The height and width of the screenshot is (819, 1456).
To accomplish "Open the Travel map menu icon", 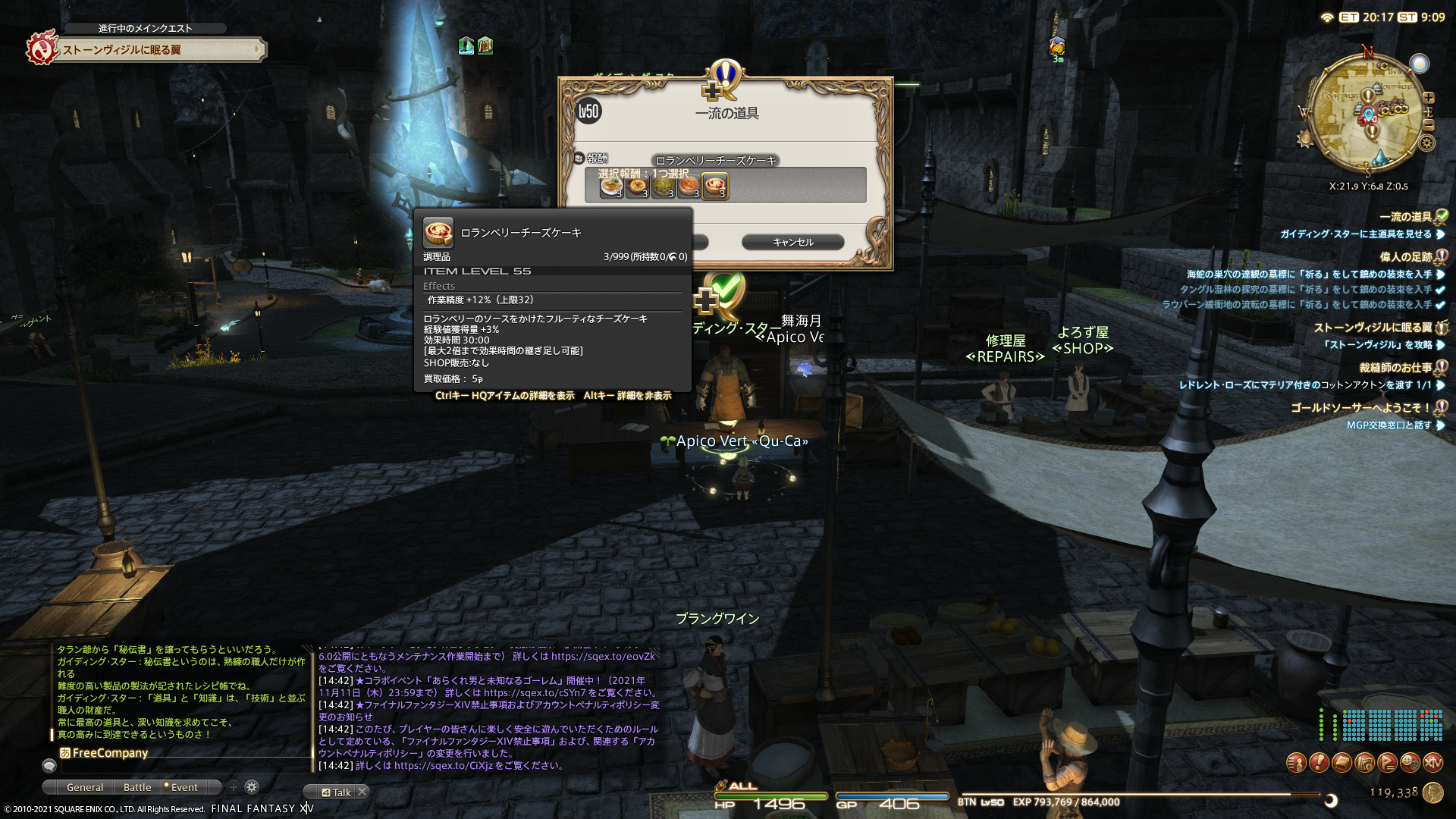I will coord(1364,762).
